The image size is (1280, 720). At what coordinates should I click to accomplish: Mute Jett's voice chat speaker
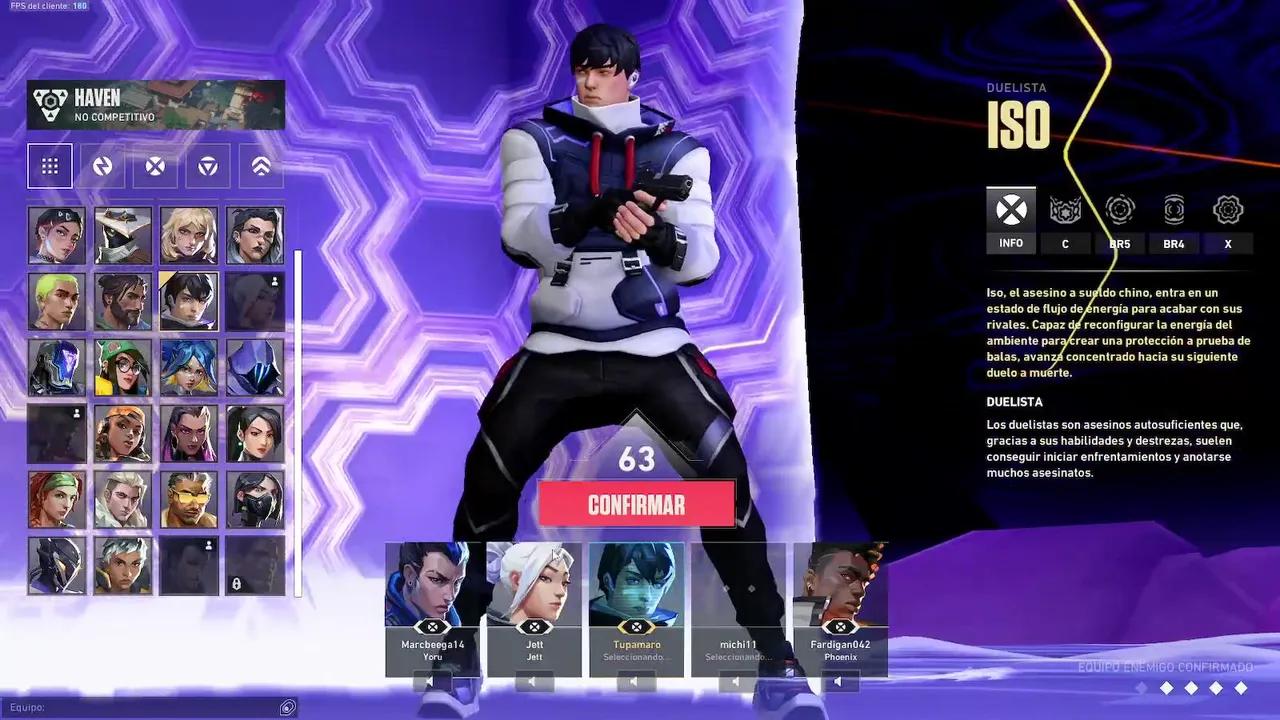(533, 679)
